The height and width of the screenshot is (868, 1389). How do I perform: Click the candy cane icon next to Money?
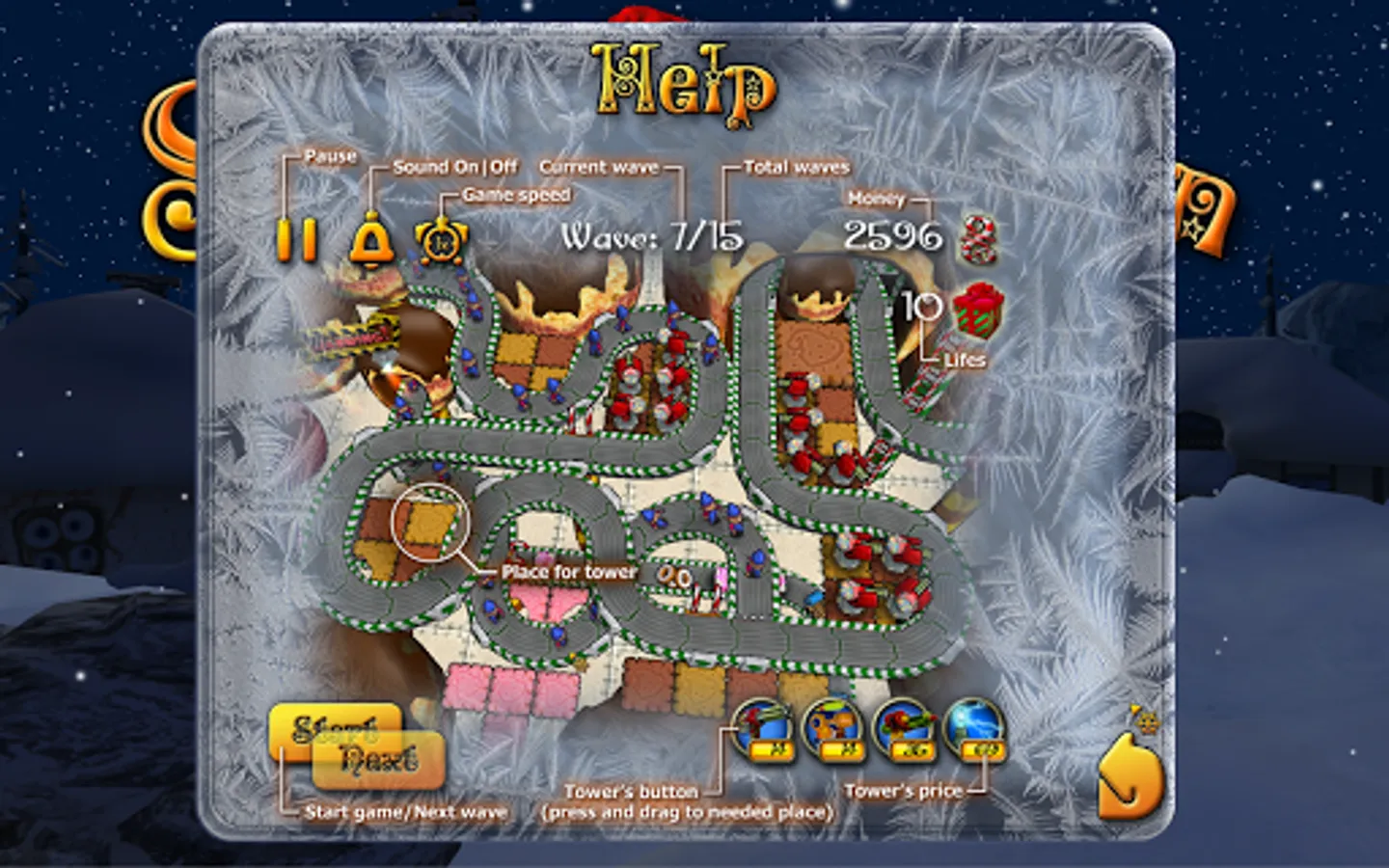pos(976,238)
